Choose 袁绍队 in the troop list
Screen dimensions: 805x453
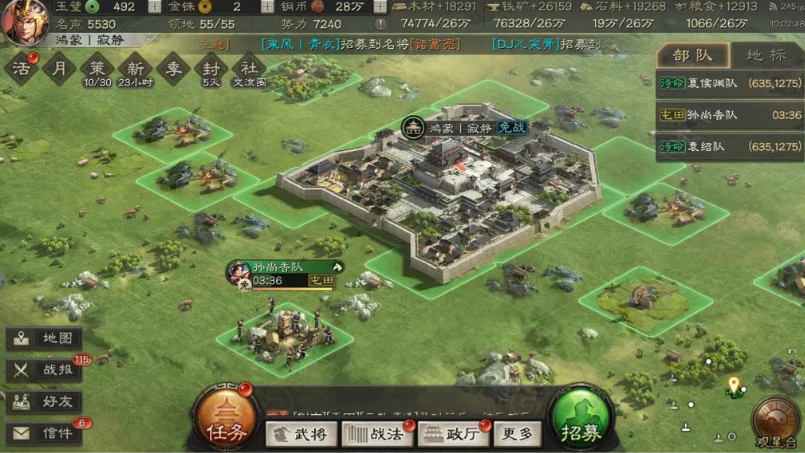click(x=729, y=146)
